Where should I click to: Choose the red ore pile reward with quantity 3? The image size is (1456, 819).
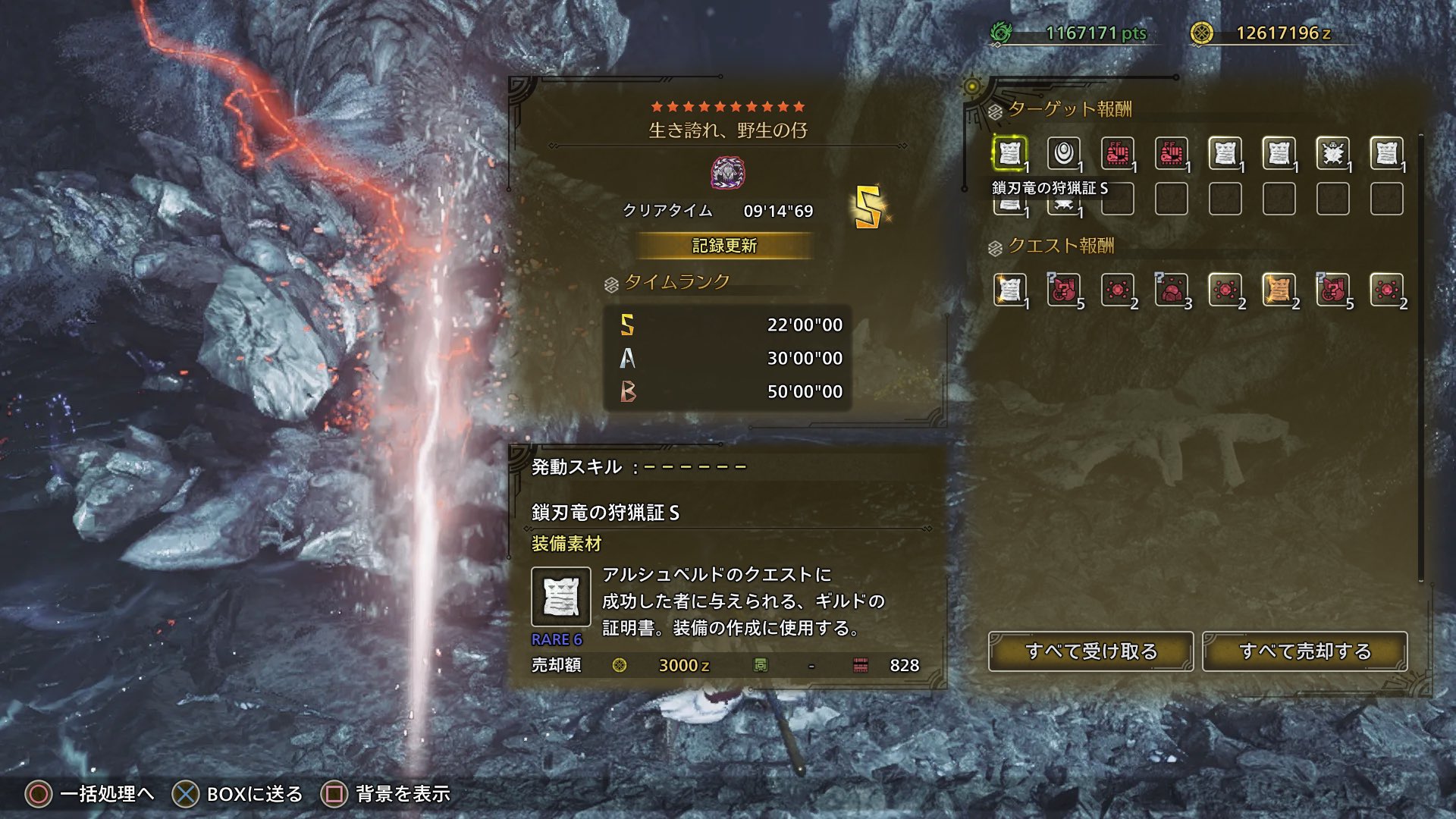point(1171,290)
